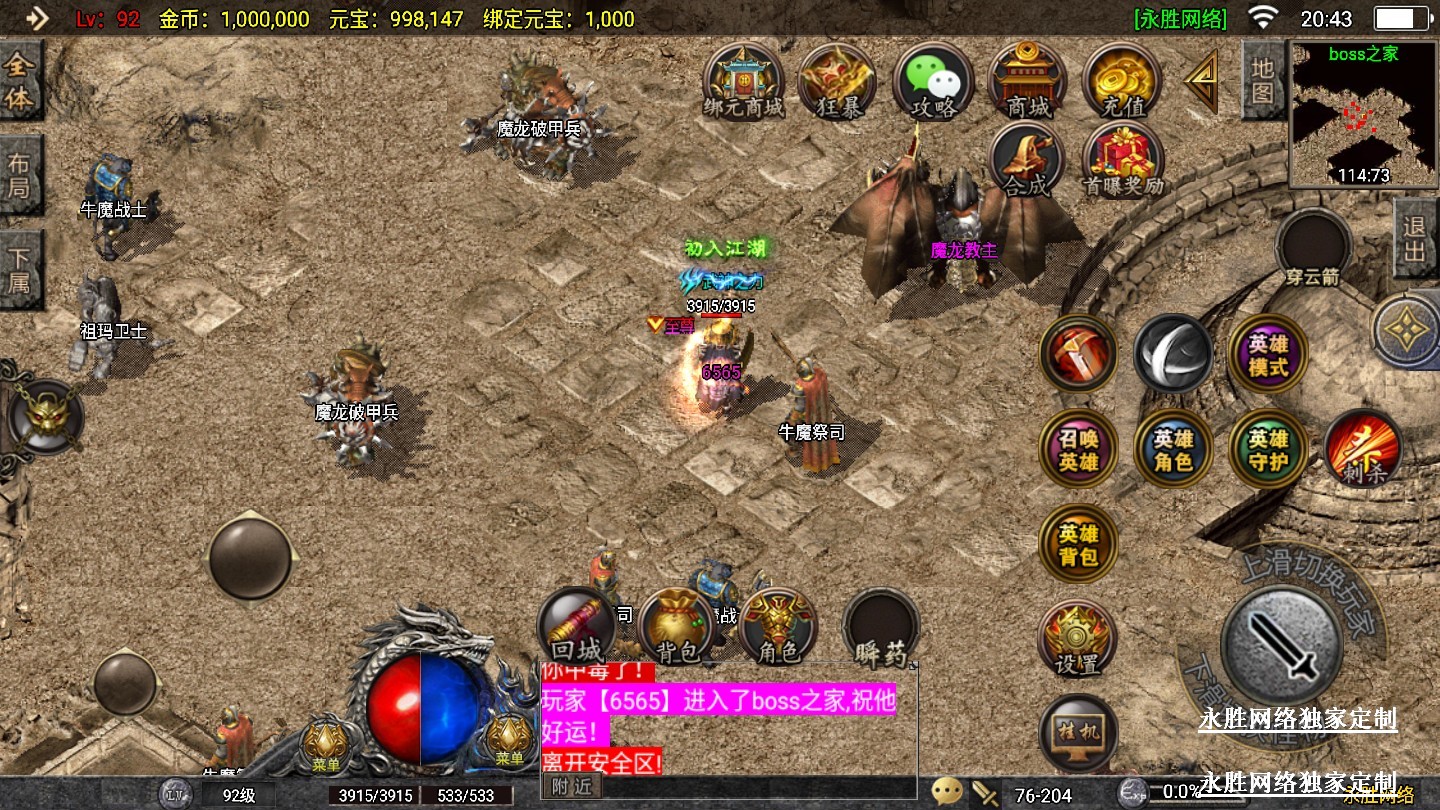
Task: Open the 商城 store
Action: click(x=1027, y=80)
